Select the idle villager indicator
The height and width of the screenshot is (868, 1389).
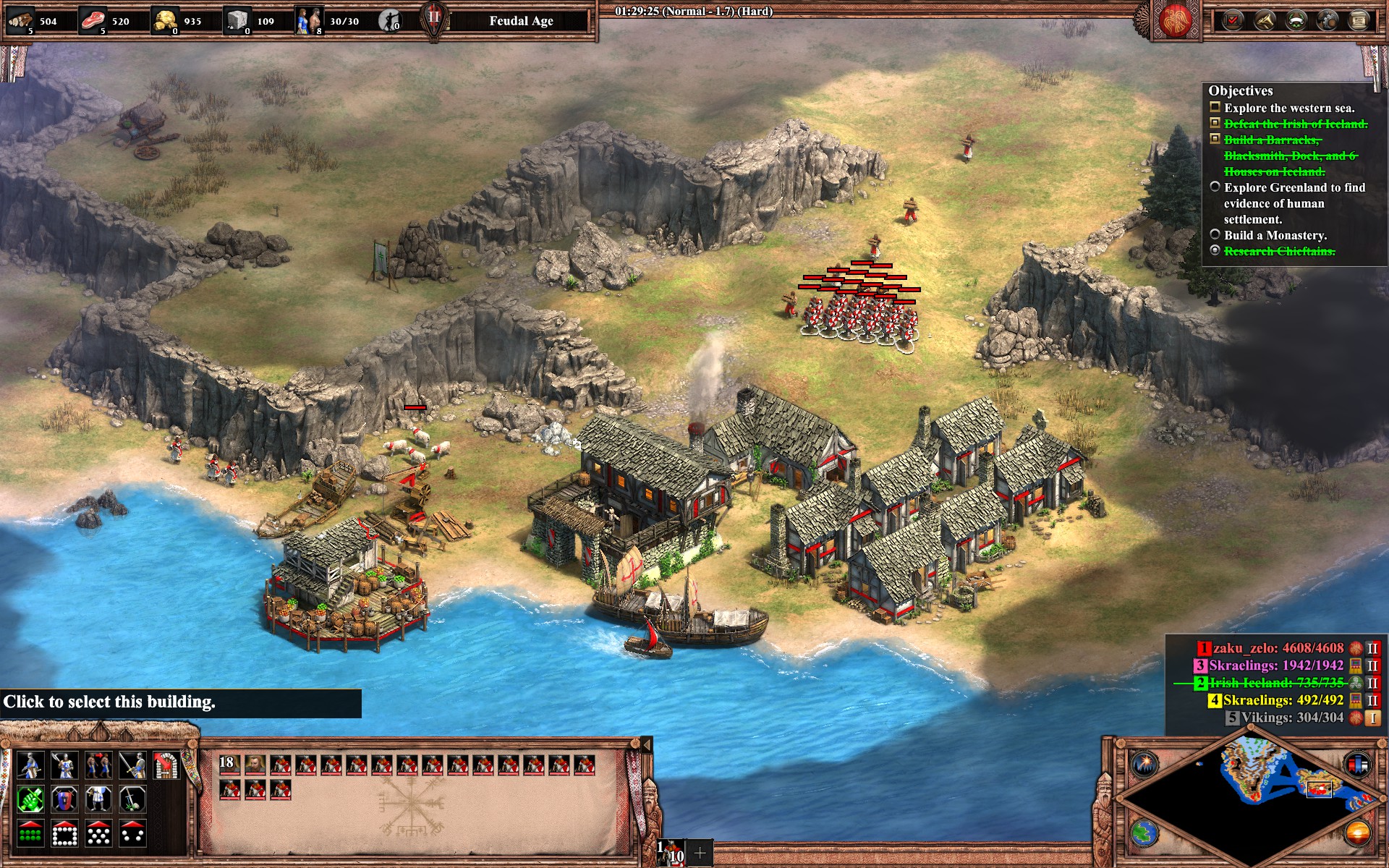click(x=390, y=21)
